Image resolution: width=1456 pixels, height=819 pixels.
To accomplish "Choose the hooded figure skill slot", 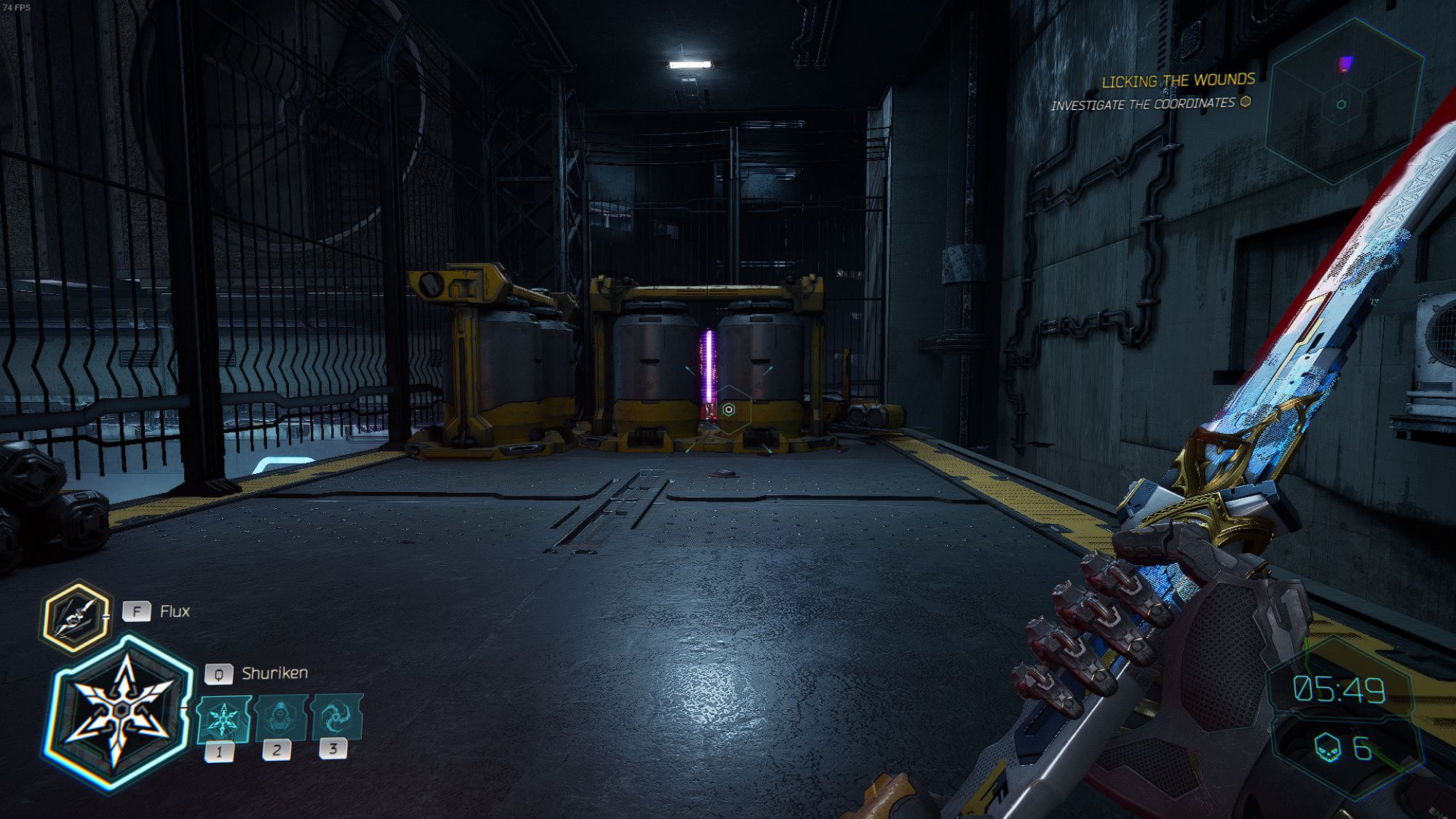I will point(280,717).
